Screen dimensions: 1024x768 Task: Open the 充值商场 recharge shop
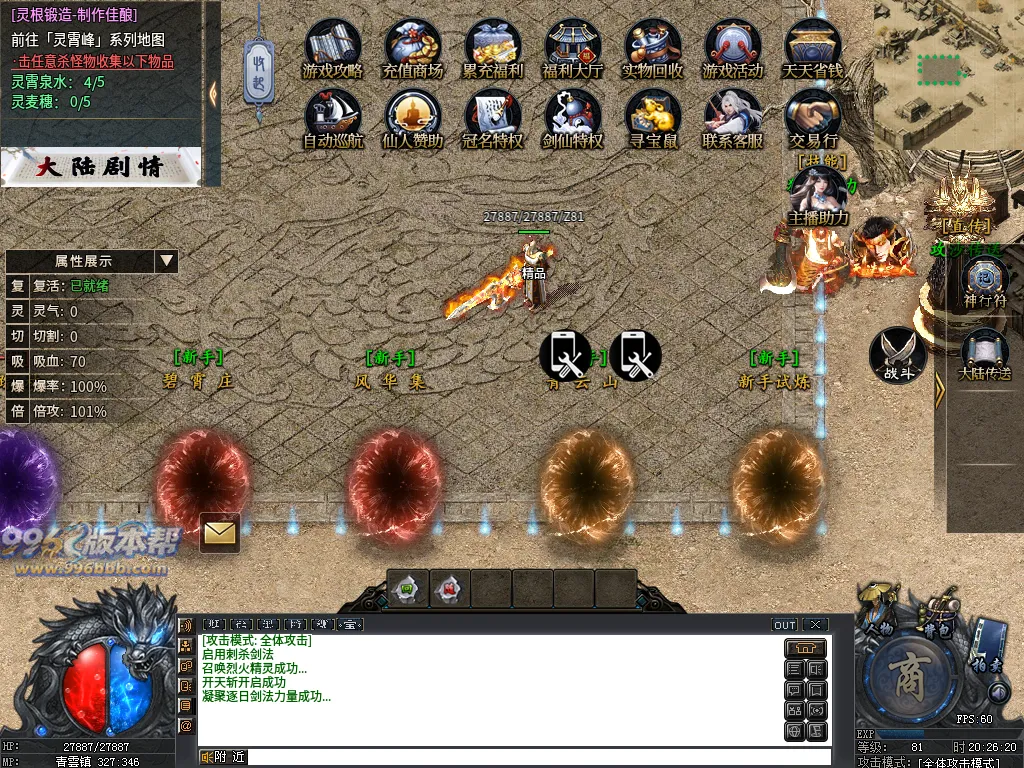[412, 46]
